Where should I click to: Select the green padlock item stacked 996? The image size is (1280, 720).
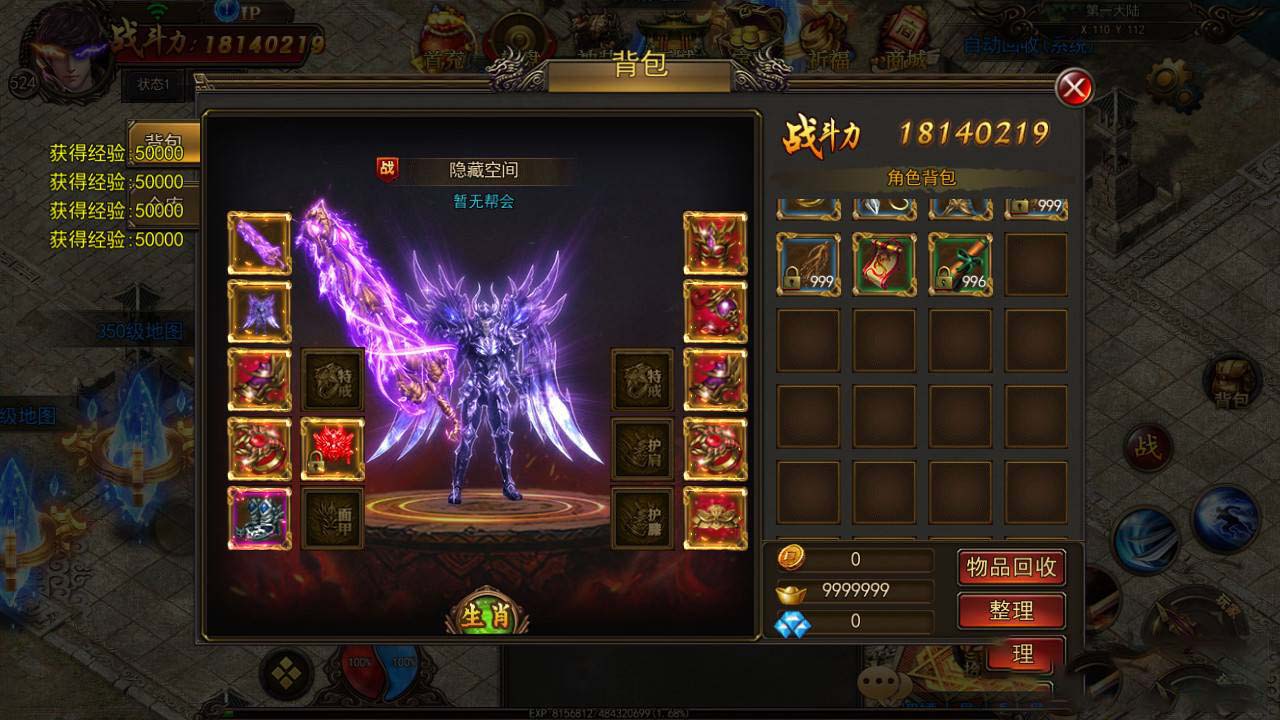coord(960,263)
